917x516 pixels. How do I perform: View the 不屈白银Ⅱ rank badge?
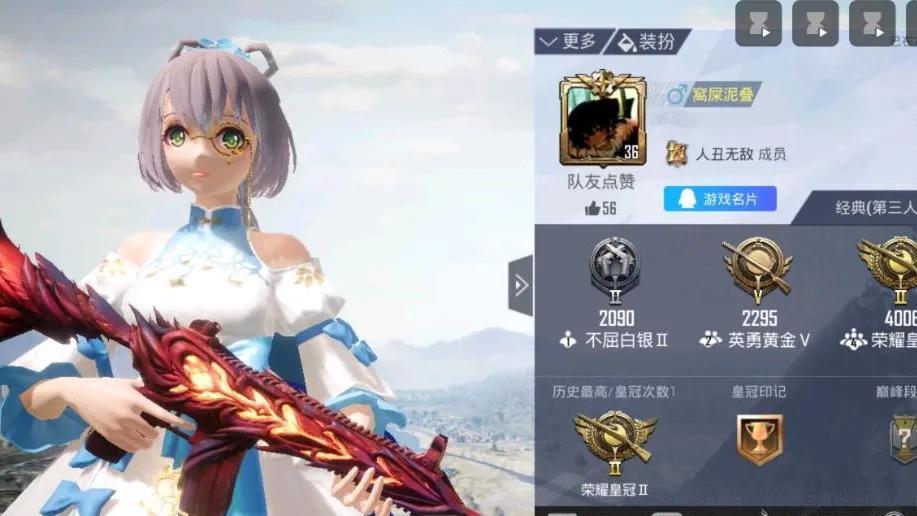tap(613, 267)
